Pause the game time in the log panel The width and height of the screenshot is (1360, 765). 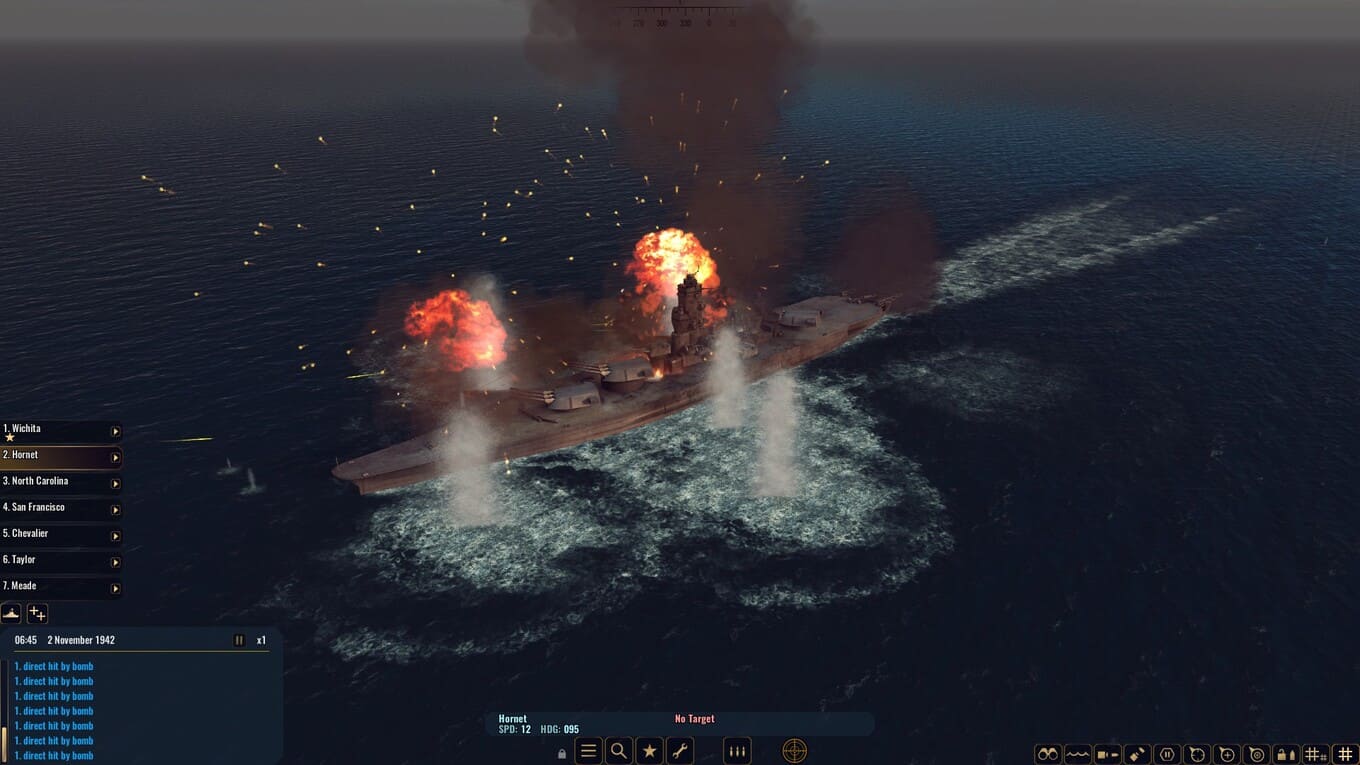tap(239, 640)
